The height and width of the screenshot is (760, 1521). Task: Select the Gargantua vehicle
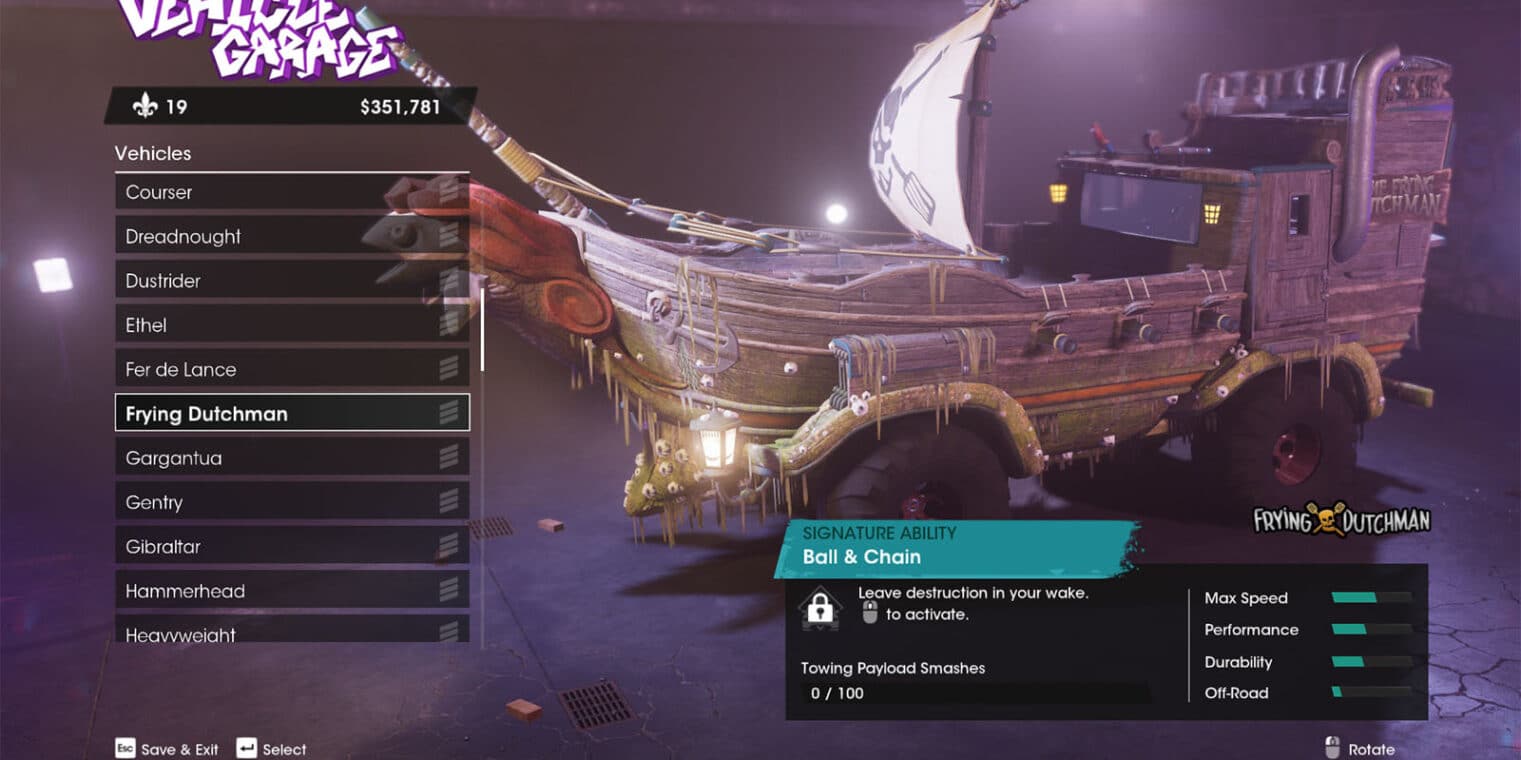(x=291, y=458)
